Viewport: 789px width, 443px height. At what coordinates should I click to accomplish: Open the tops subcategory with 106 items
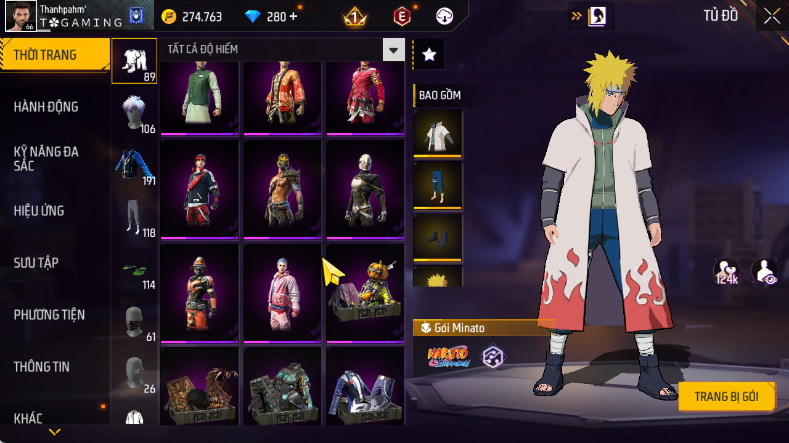point(133,114)
